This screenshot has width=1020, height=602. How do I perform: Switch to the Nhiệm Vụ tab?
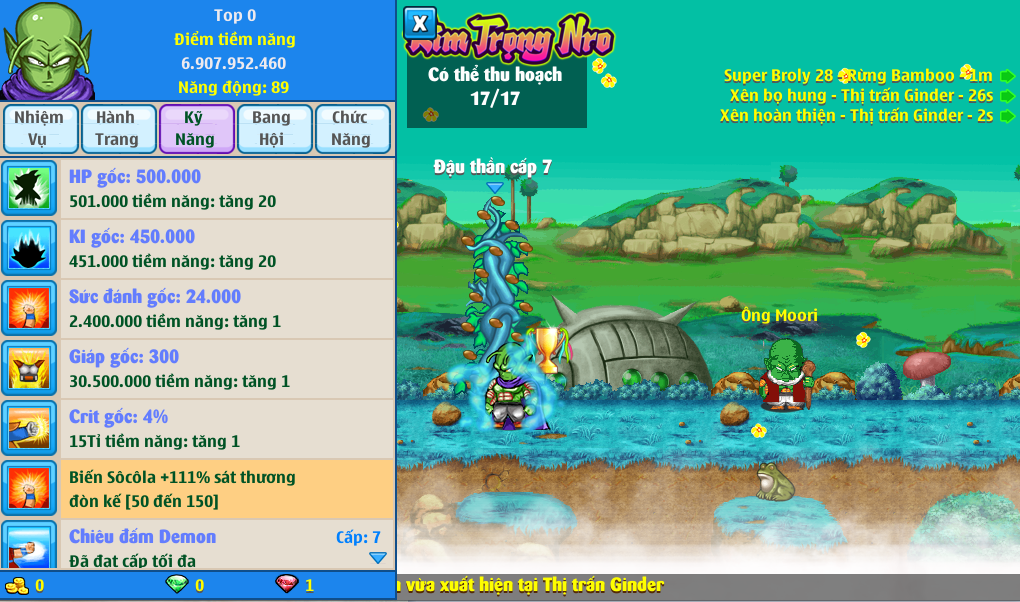(39, 129)
